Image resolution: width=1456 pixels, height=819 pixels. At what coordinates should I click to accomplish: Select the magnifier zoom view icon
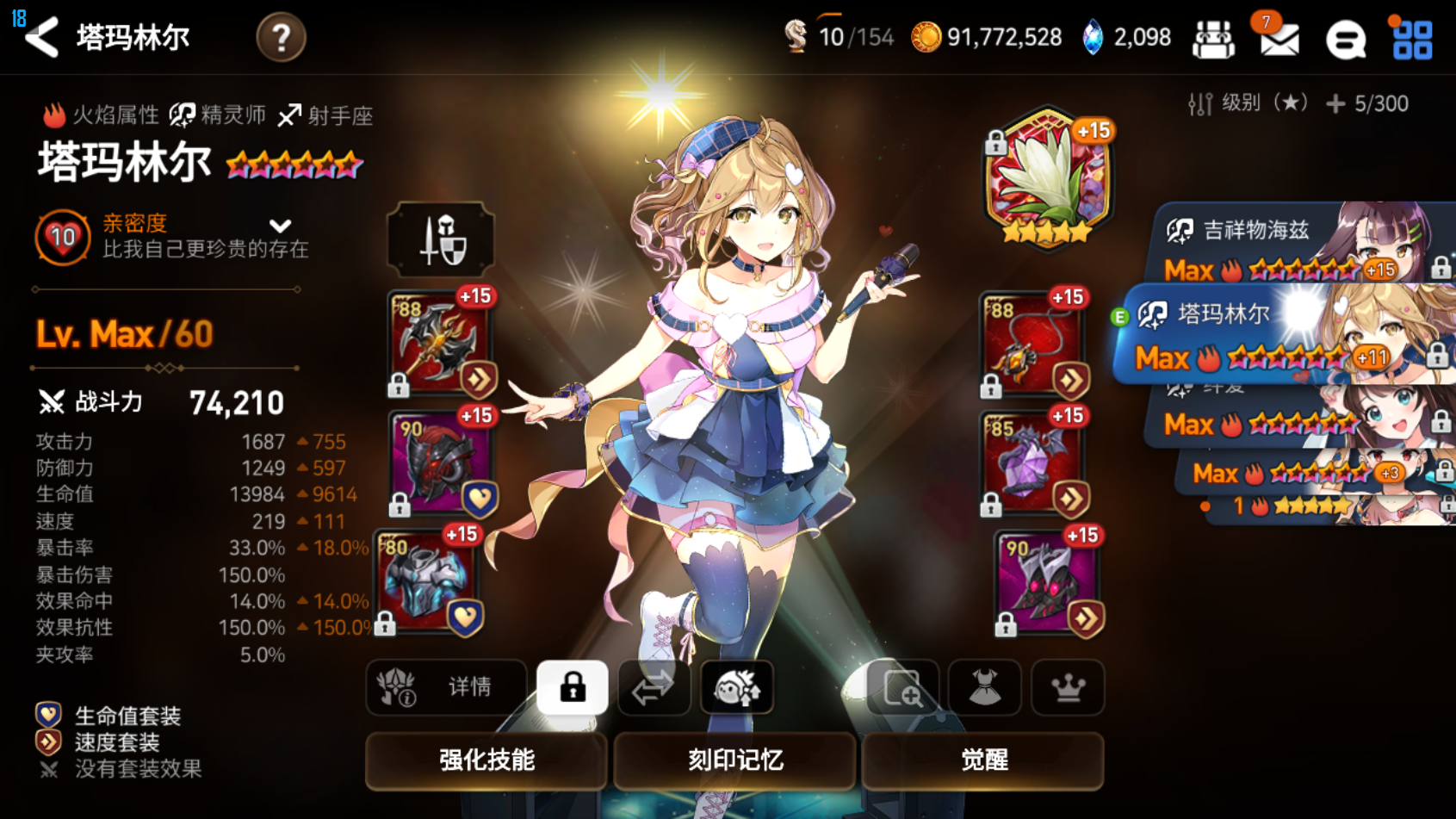point(903,688)
